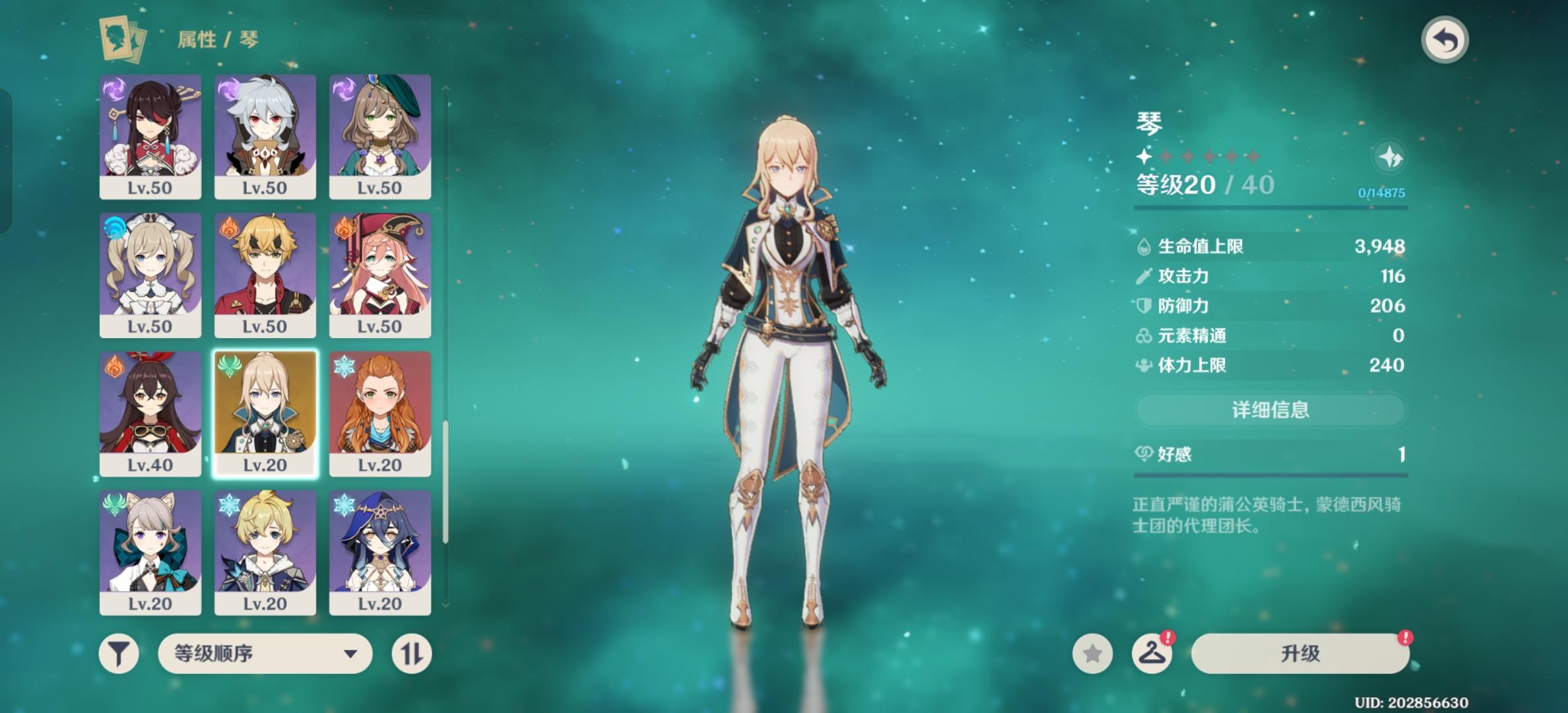
Task: Open the character filter funnel
Action: [119, 654]
